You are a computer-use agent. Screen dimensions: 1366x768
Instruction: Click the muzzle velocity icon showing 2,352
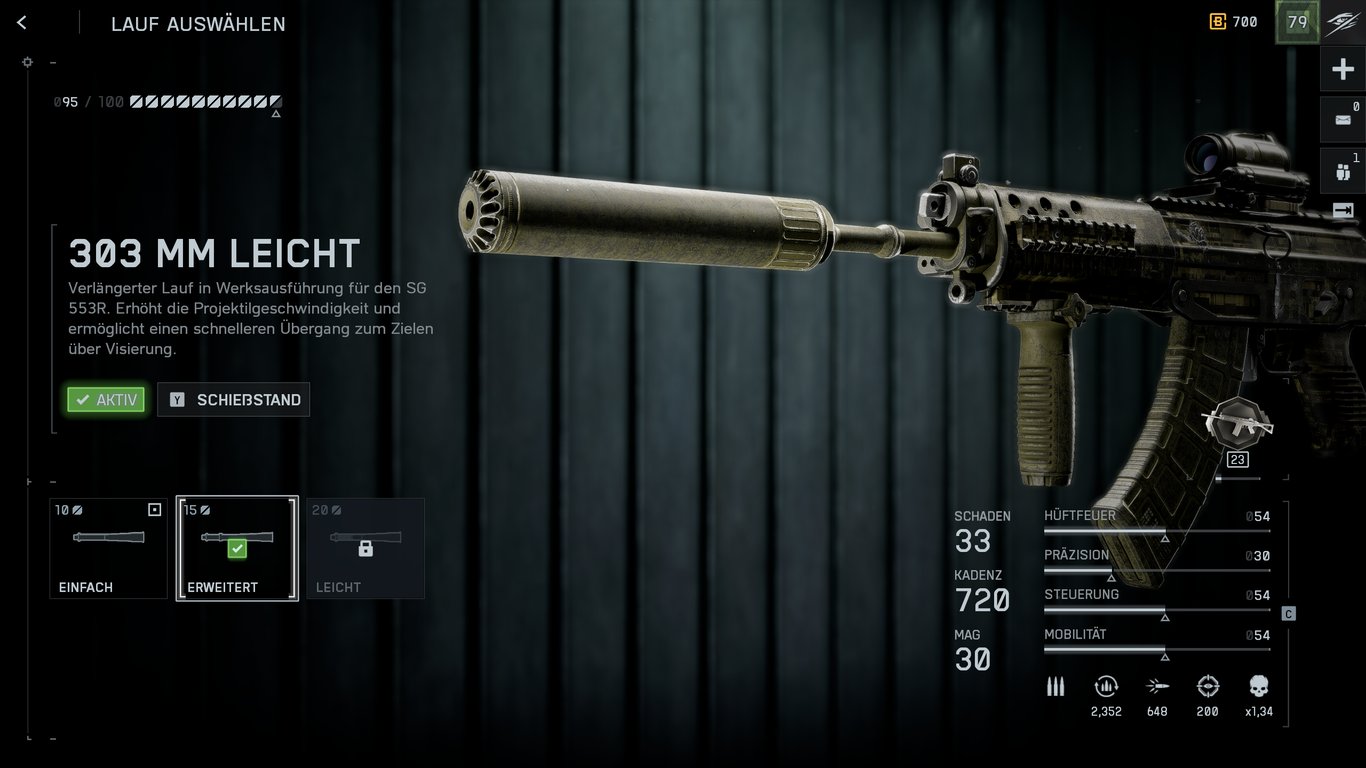[1106, 687]
